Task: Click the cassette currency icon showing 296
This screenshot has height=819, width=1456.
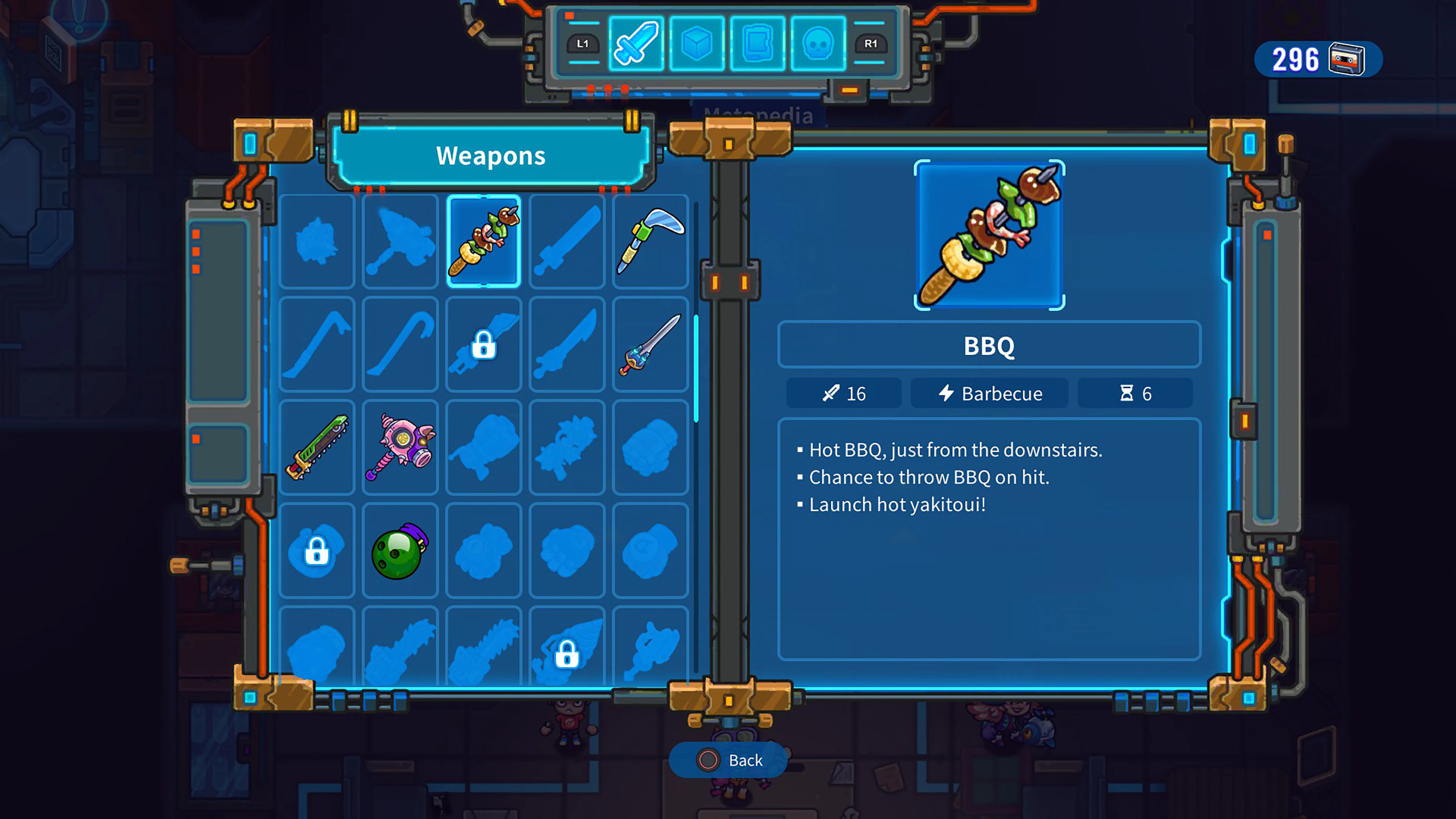Action: [x=1349, y=60]
